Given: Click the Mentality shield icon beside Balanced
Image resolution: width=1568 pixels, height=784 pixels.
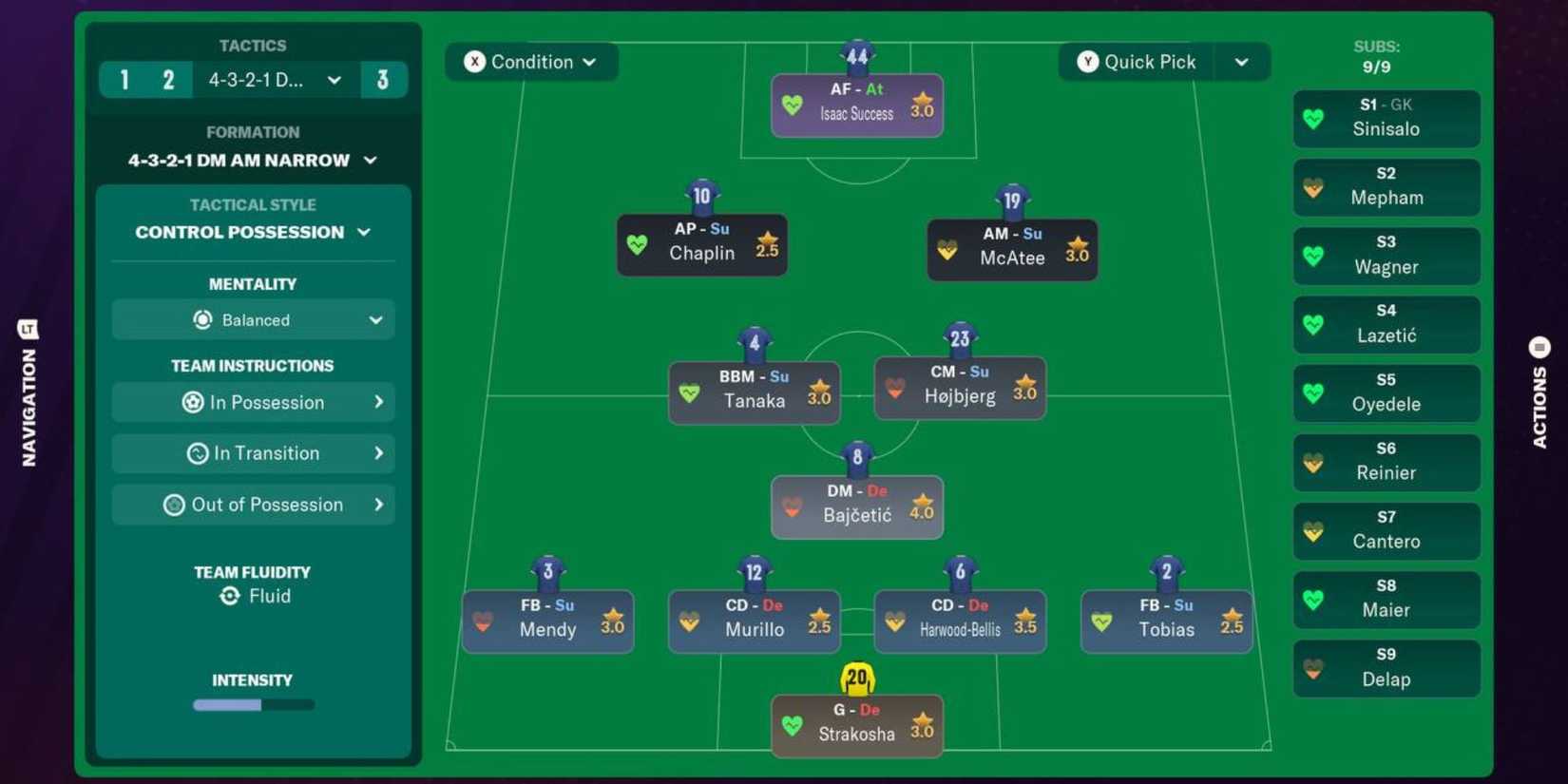Looking at the screenshot, I should tap(200, 320).
